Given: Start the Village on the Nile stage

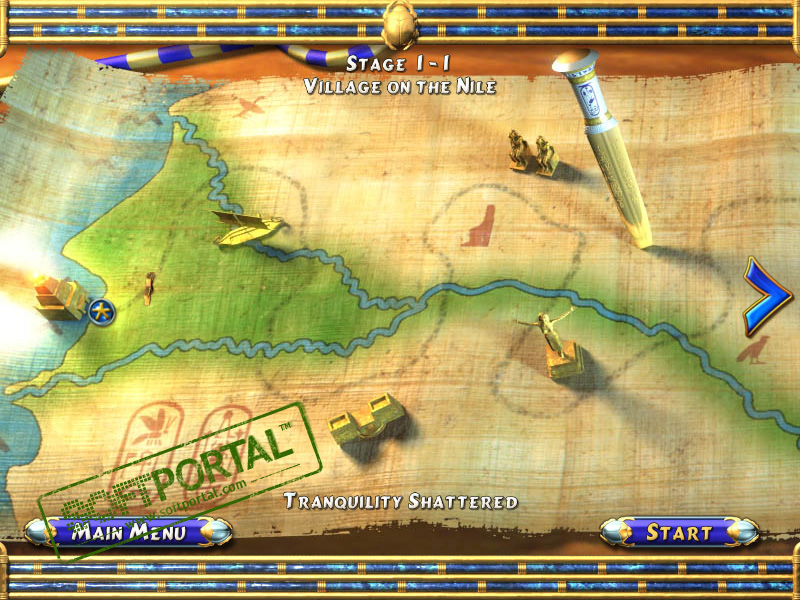Looking at the screenshot, I should tap(679, 532).
